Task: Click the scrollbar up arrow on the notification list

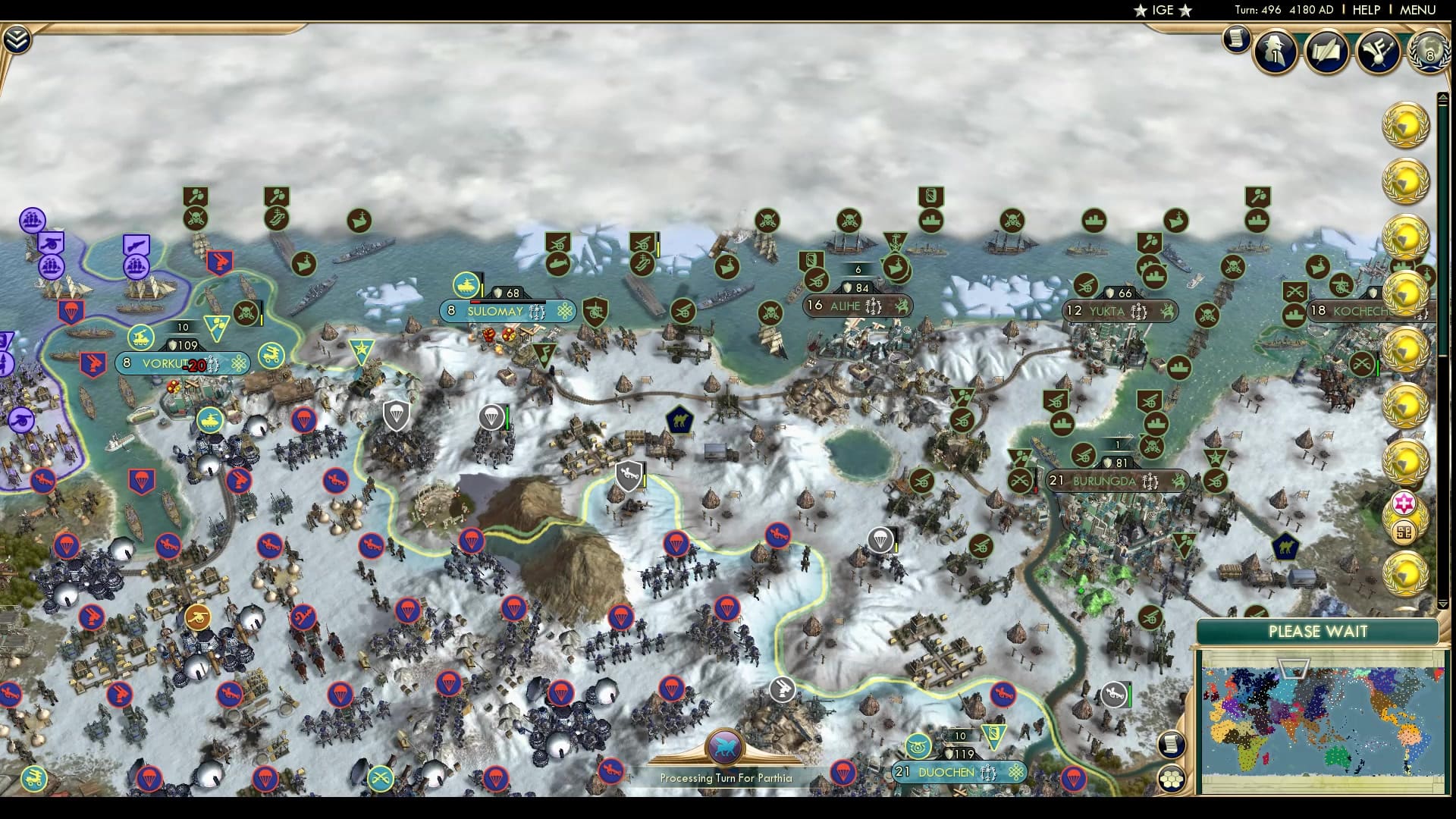Action: 1445,96
